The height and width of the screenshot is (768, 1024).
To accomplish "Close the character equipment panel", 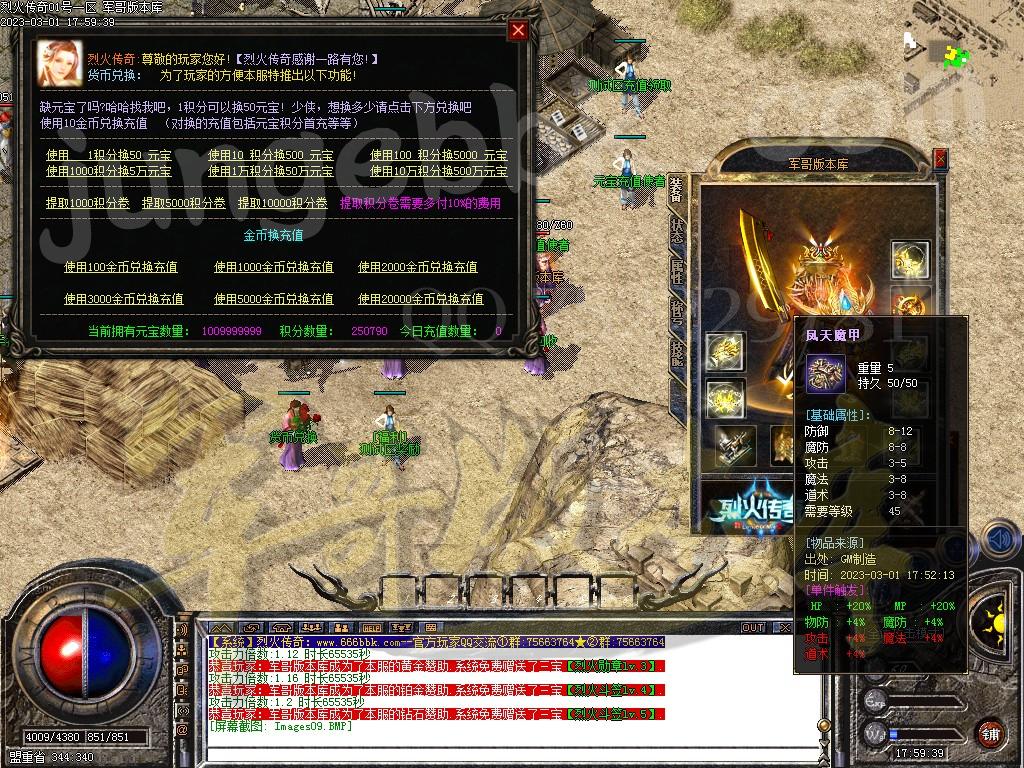I will click(x=940, y=158).
